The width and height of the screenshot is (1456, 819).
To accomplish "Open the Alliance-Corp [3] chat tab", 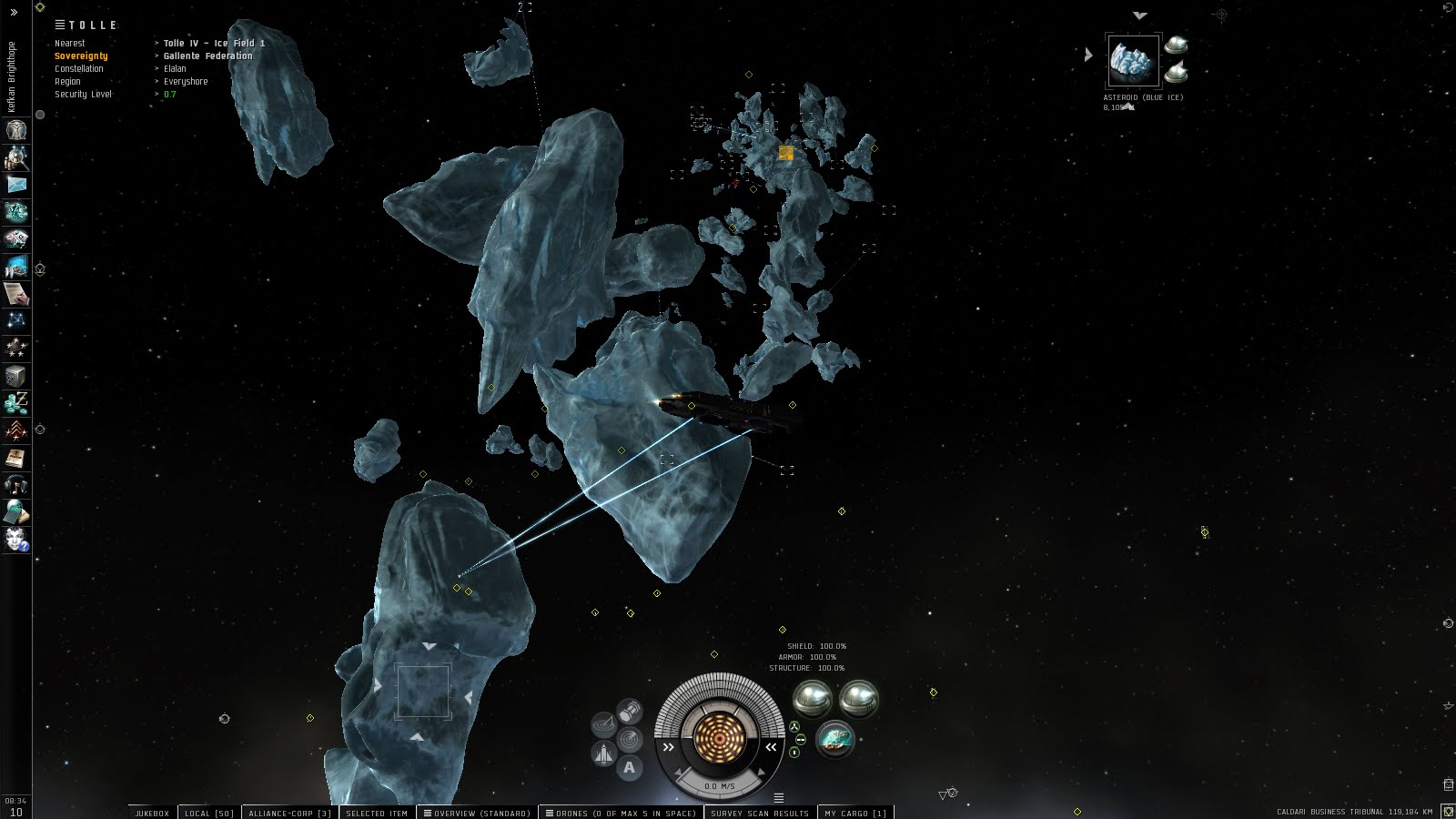I will (290, 813).
